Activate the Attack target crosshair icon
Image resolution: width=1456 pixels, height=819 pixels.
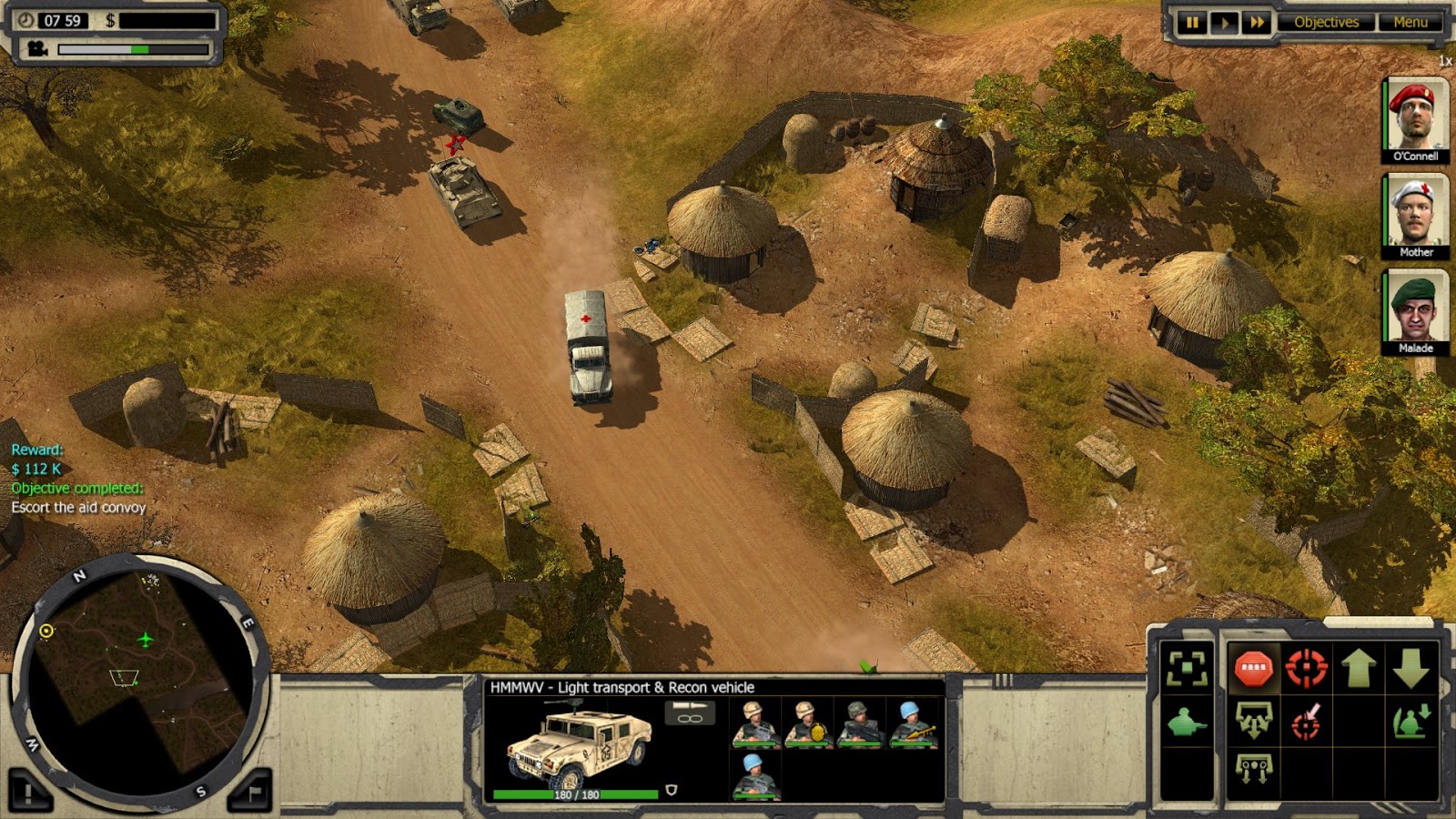[1307, 667]
